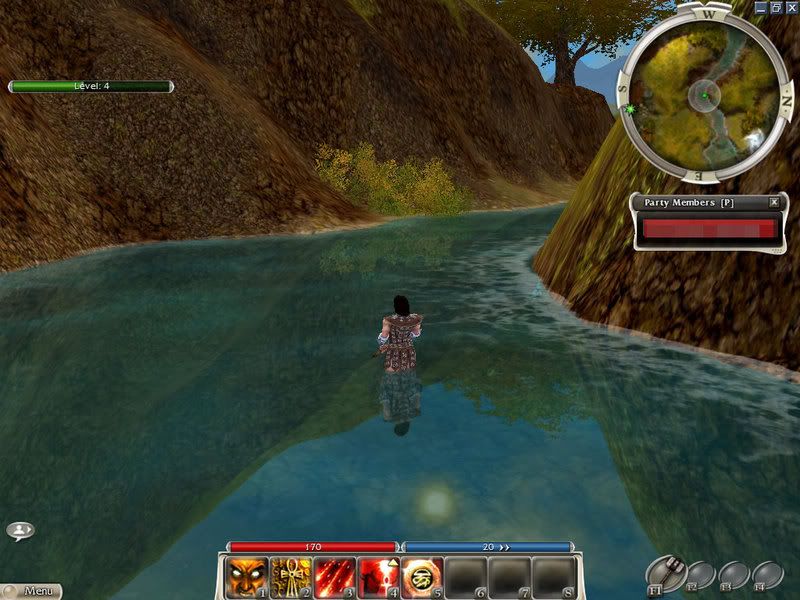Switch to empty weapon set F4

pyautogui.click(x=768, y=576)
